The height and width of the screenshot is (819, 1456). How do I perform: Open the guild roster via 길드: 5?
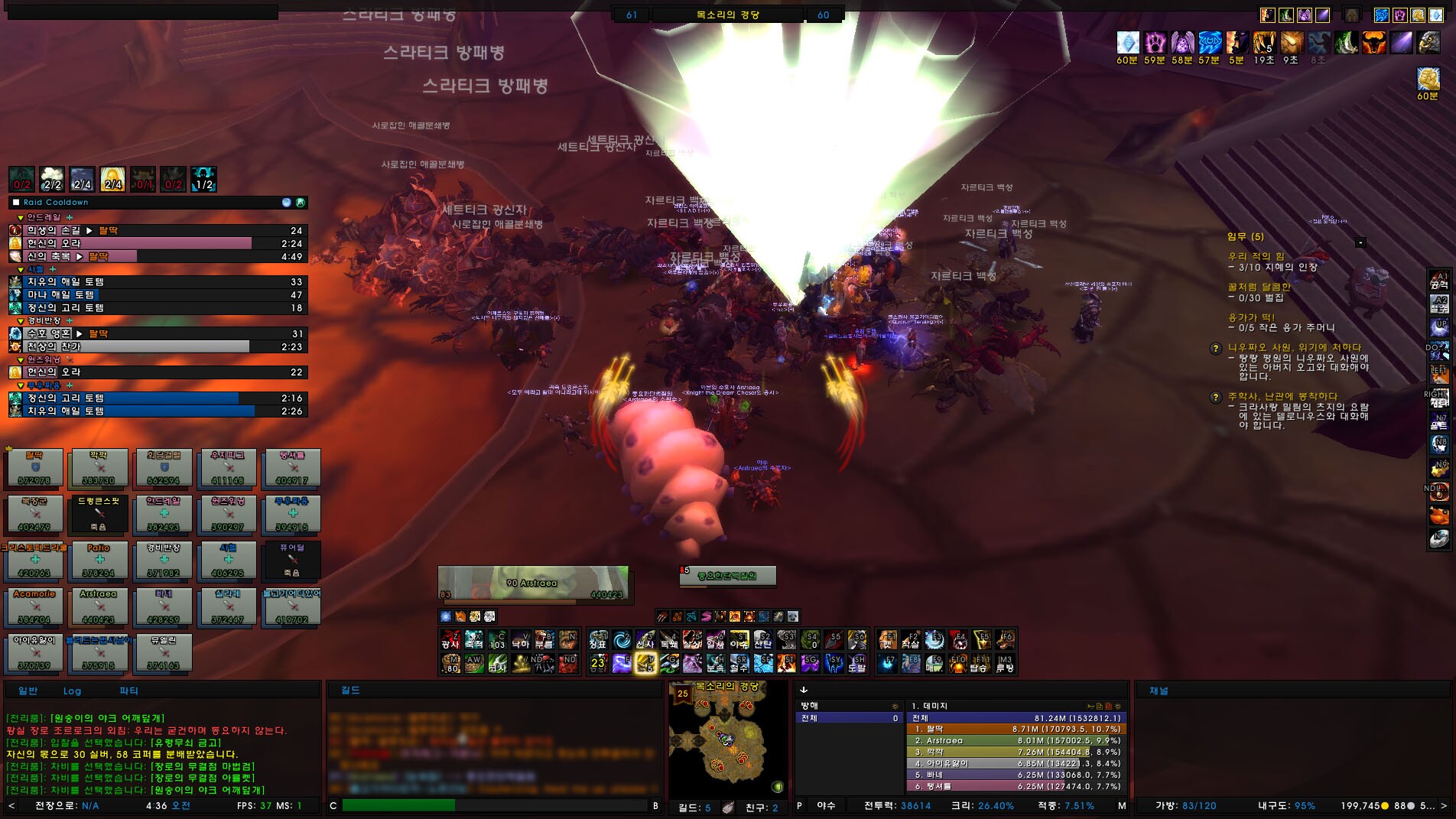(696, 805)
